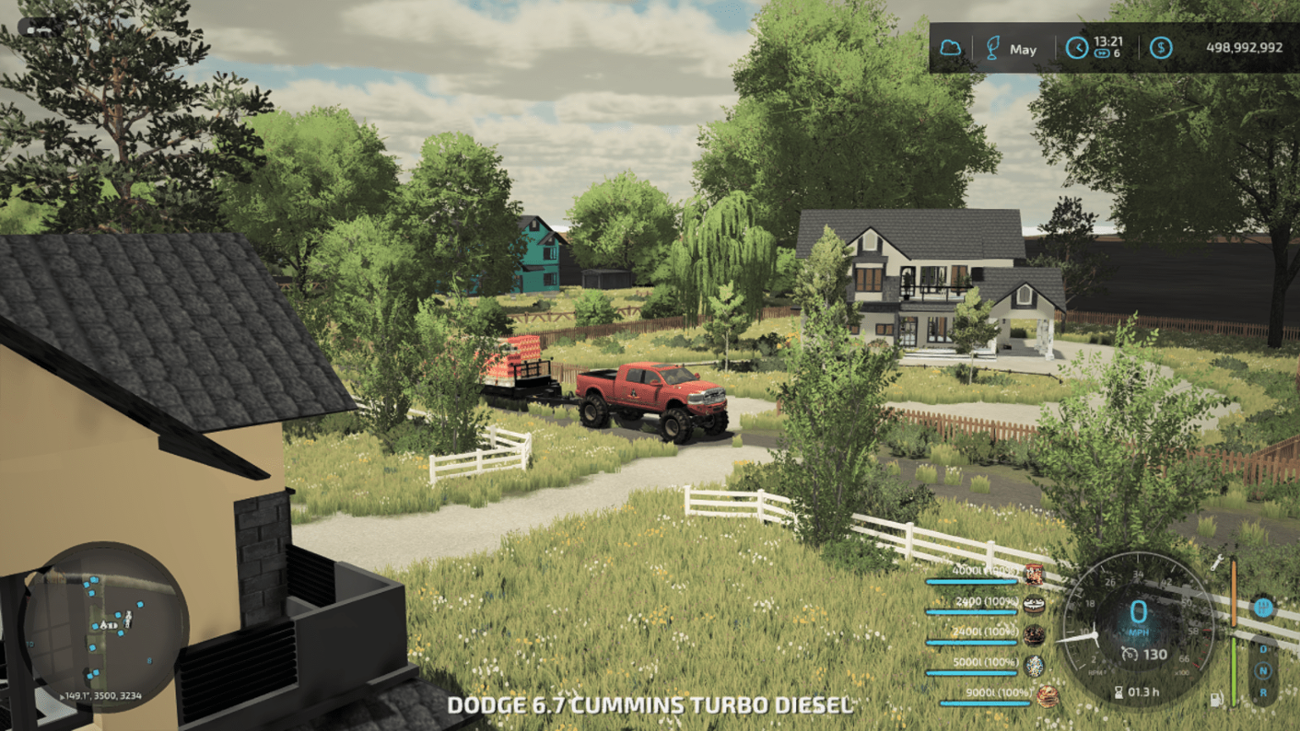Select the fuel pump icon
The height and width of the screenshot is (731, 1300).
pyautogui.click(x=1216, y=698)
